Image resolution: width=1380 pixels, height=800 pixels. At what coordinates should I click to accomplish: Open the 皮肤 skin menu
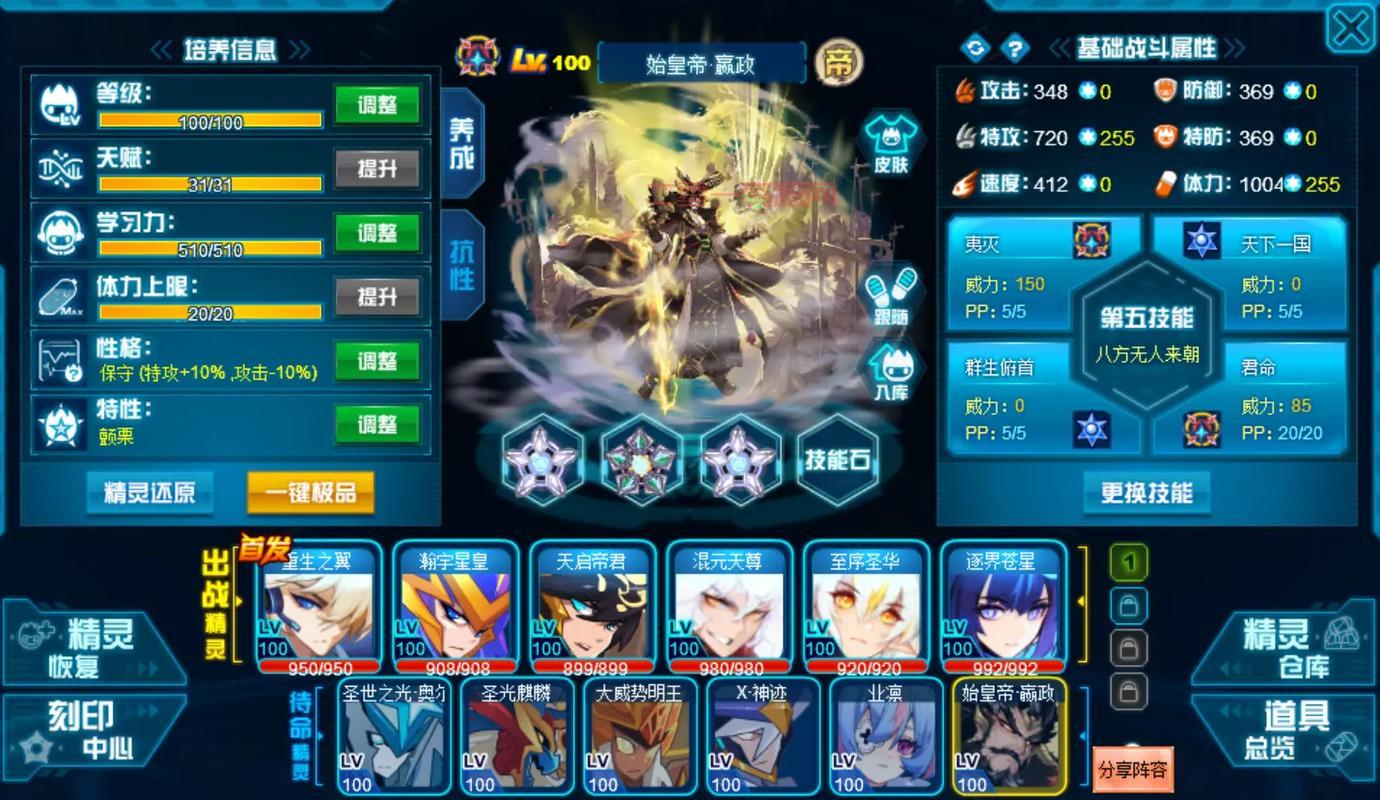coord(890,145)
